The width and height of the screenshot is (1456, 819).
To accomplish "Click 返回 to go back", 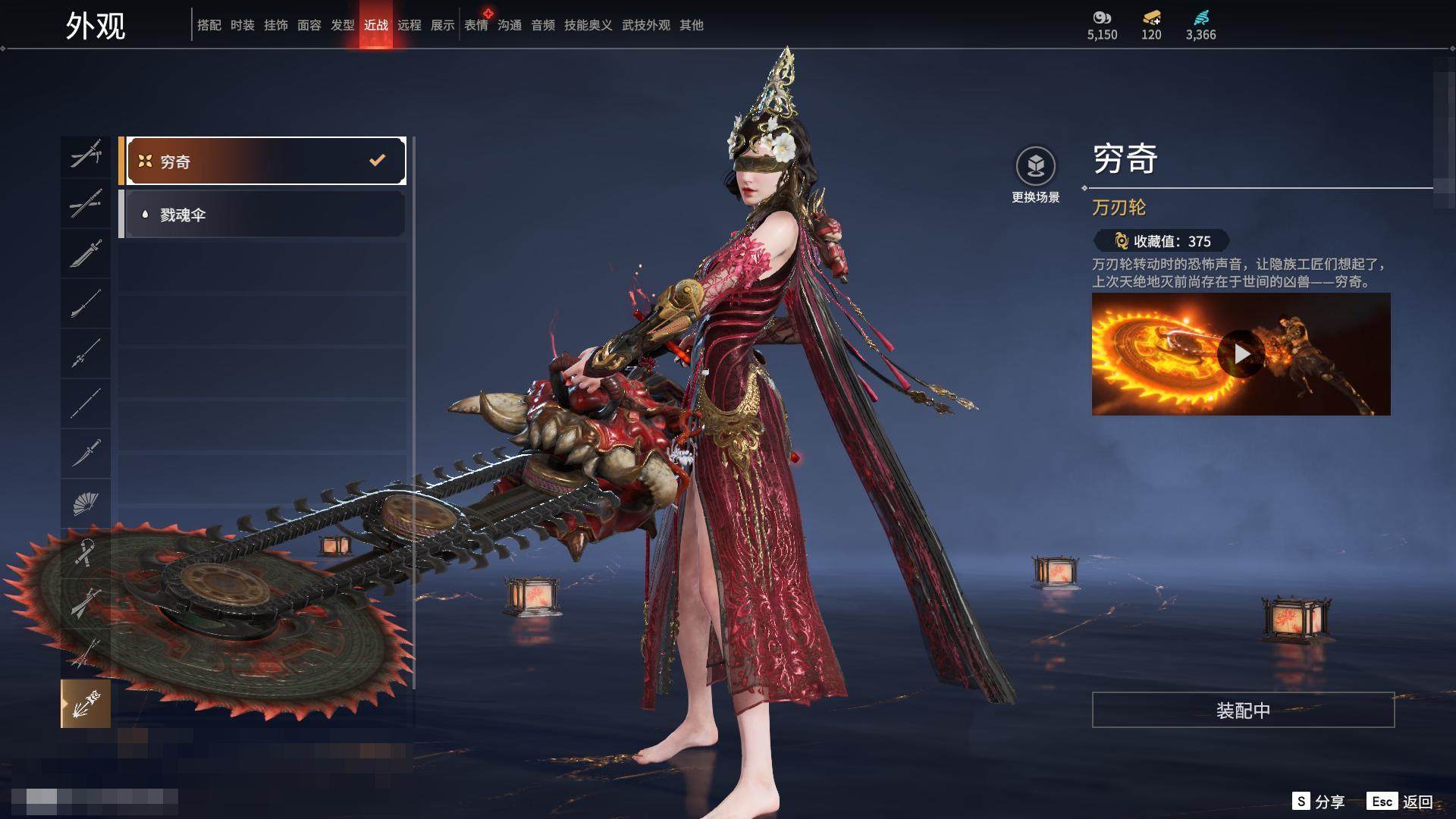I will (1401, 802).
